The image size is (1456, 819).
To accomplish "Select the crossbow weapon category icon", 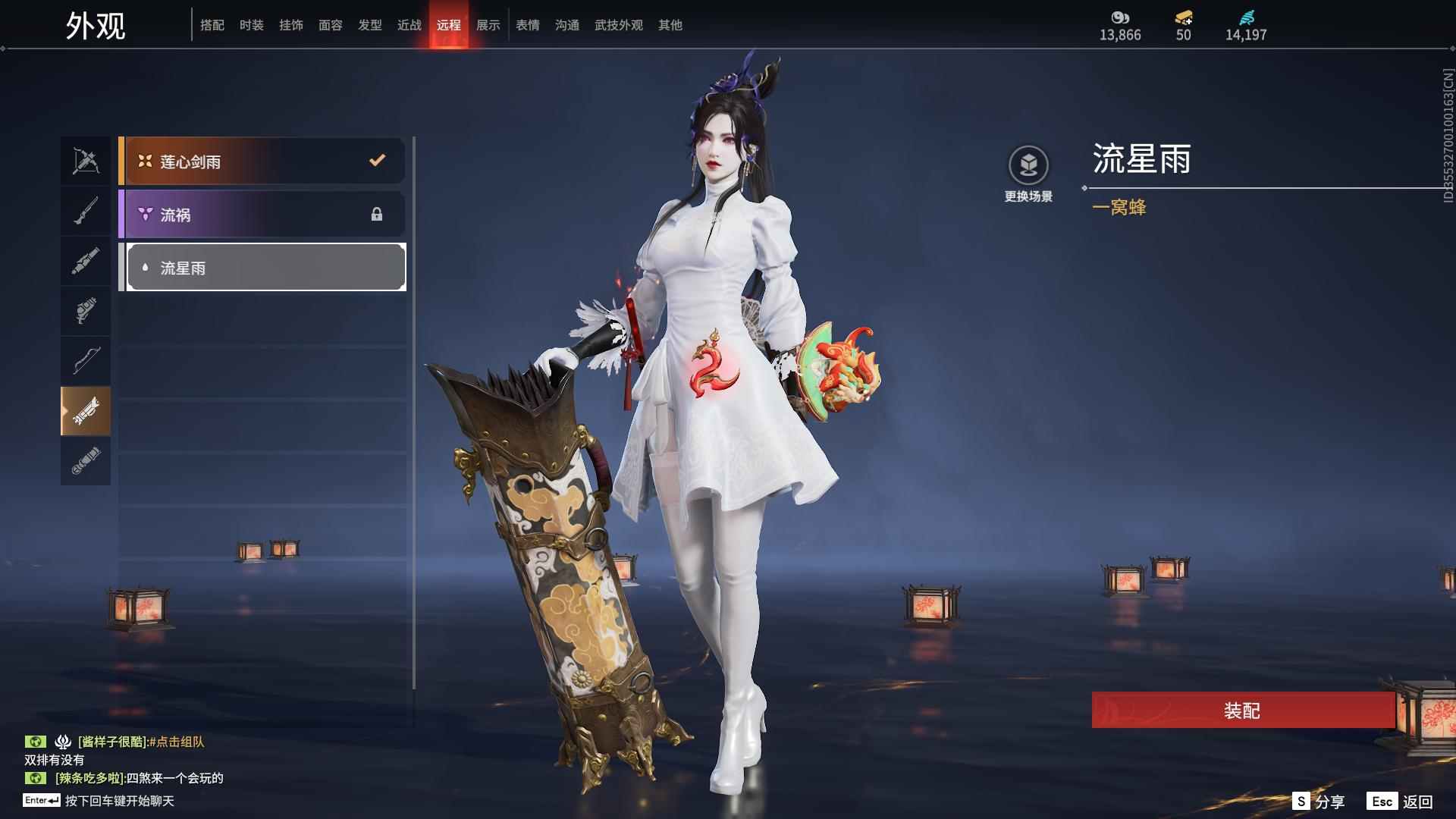I will [85, 160].
